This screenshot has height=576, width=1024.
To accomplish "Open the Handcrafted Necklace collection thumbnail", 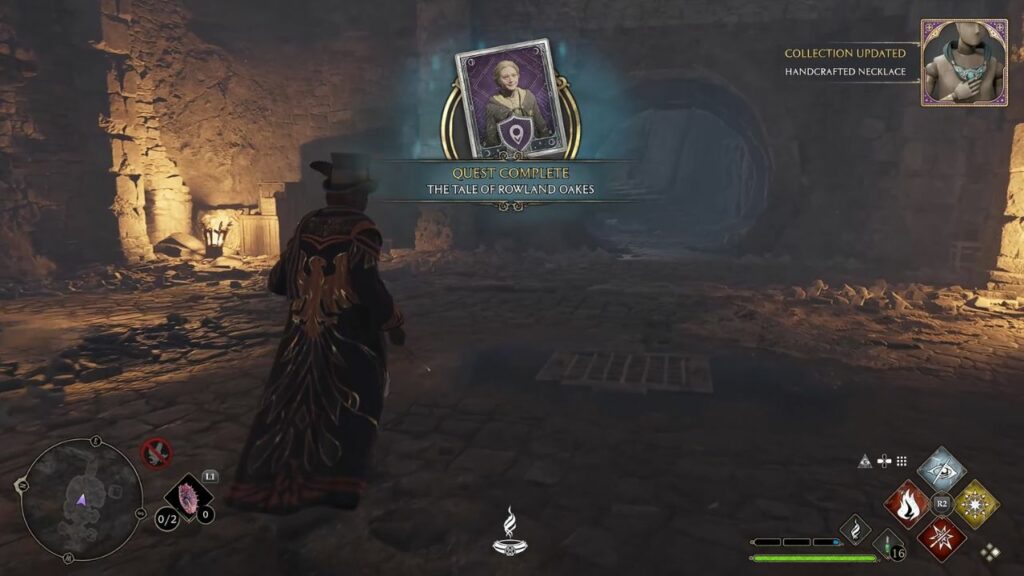I will pos(964,62).
